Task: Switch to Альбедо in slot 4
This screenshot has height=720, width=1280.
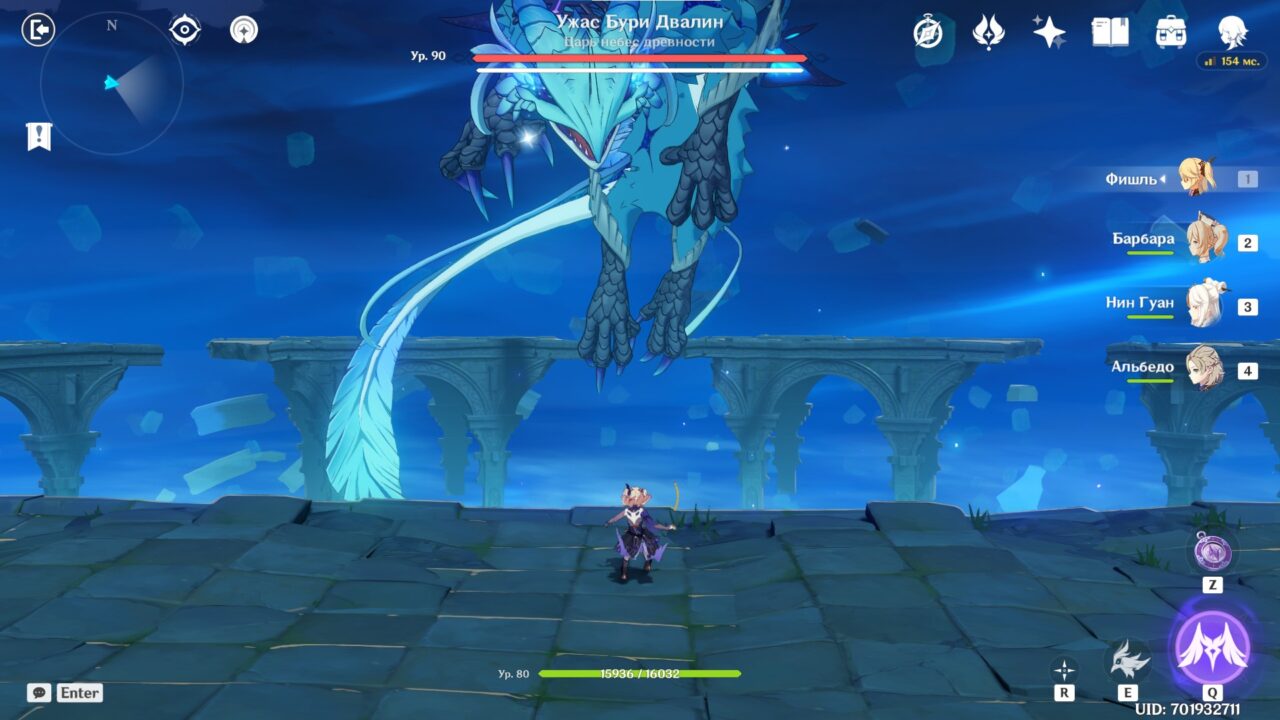Action: [1206, 367]
